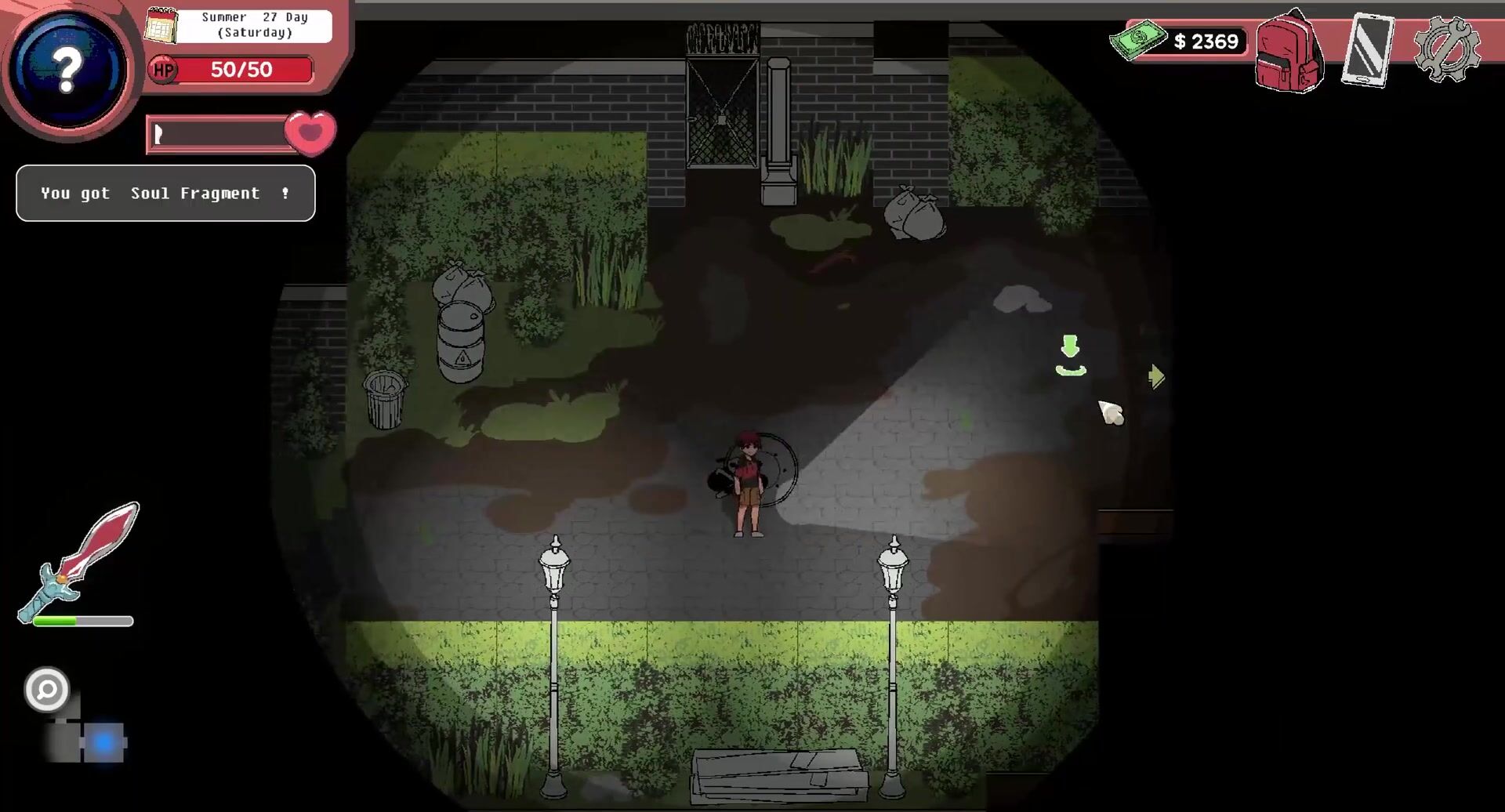
Task: Open the smartphone menu
Action: (1368, 50)
